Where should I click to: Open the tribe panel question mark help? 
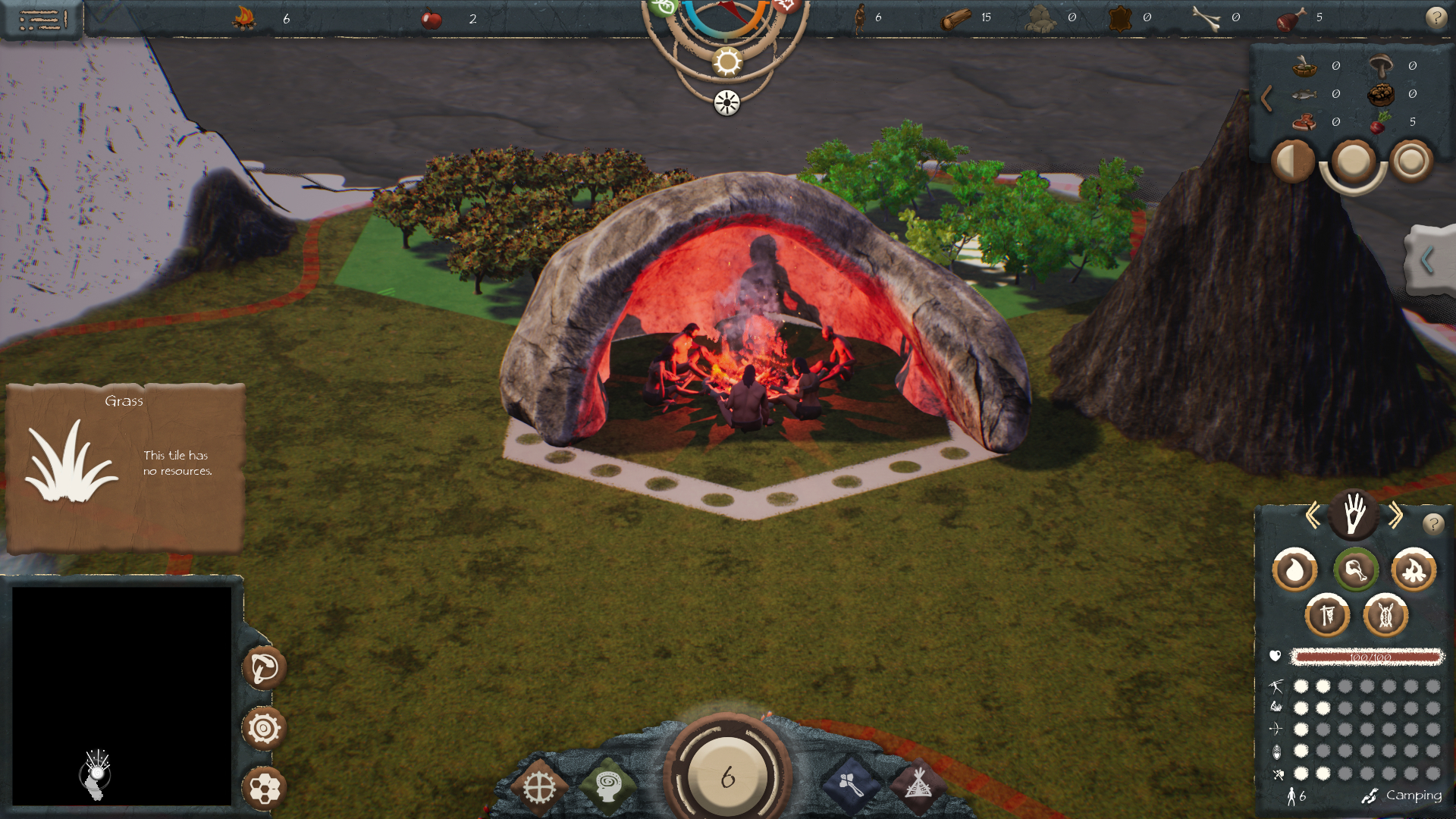(x=1432, y=523)
